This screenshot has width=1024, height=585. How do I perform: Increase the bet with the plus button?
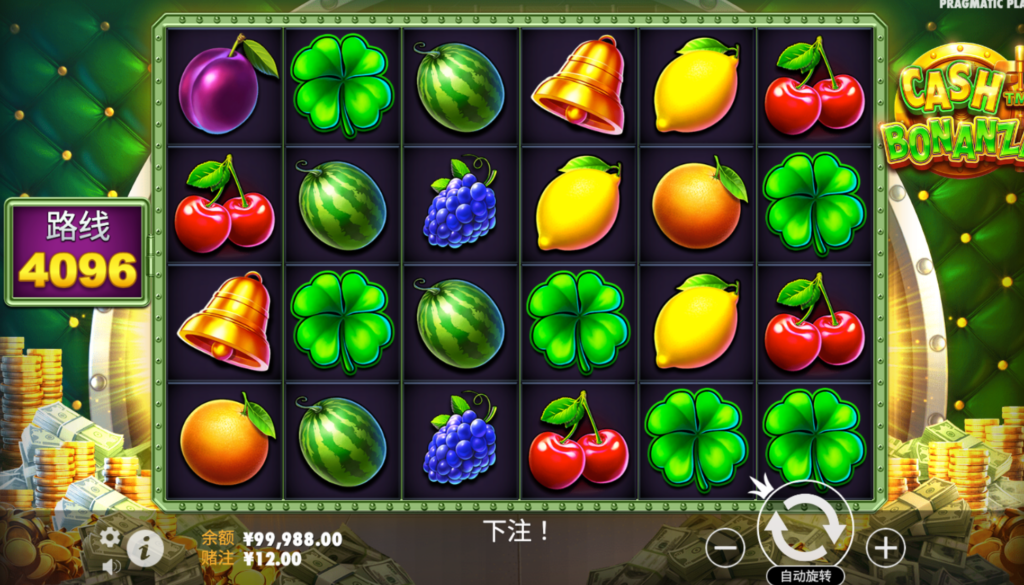[885, 547]
